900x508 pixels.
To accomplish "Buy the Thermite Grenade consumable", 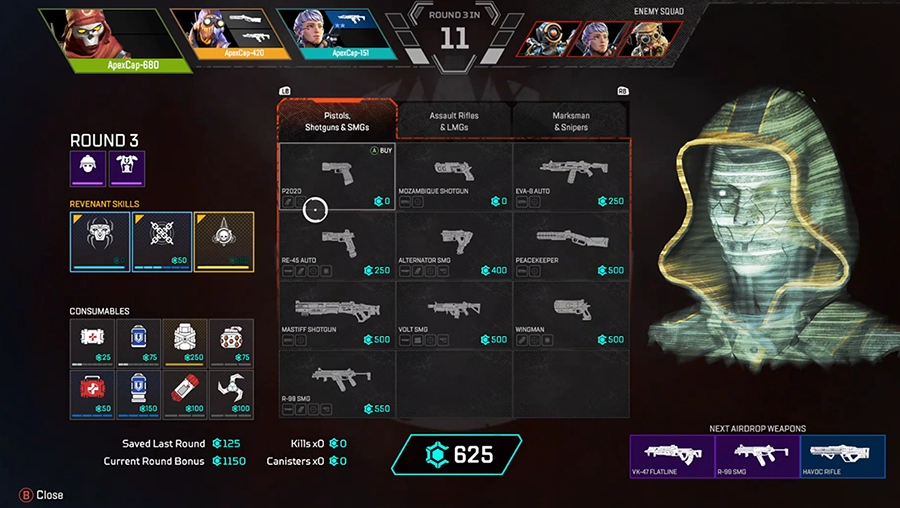I will [185, 394].
